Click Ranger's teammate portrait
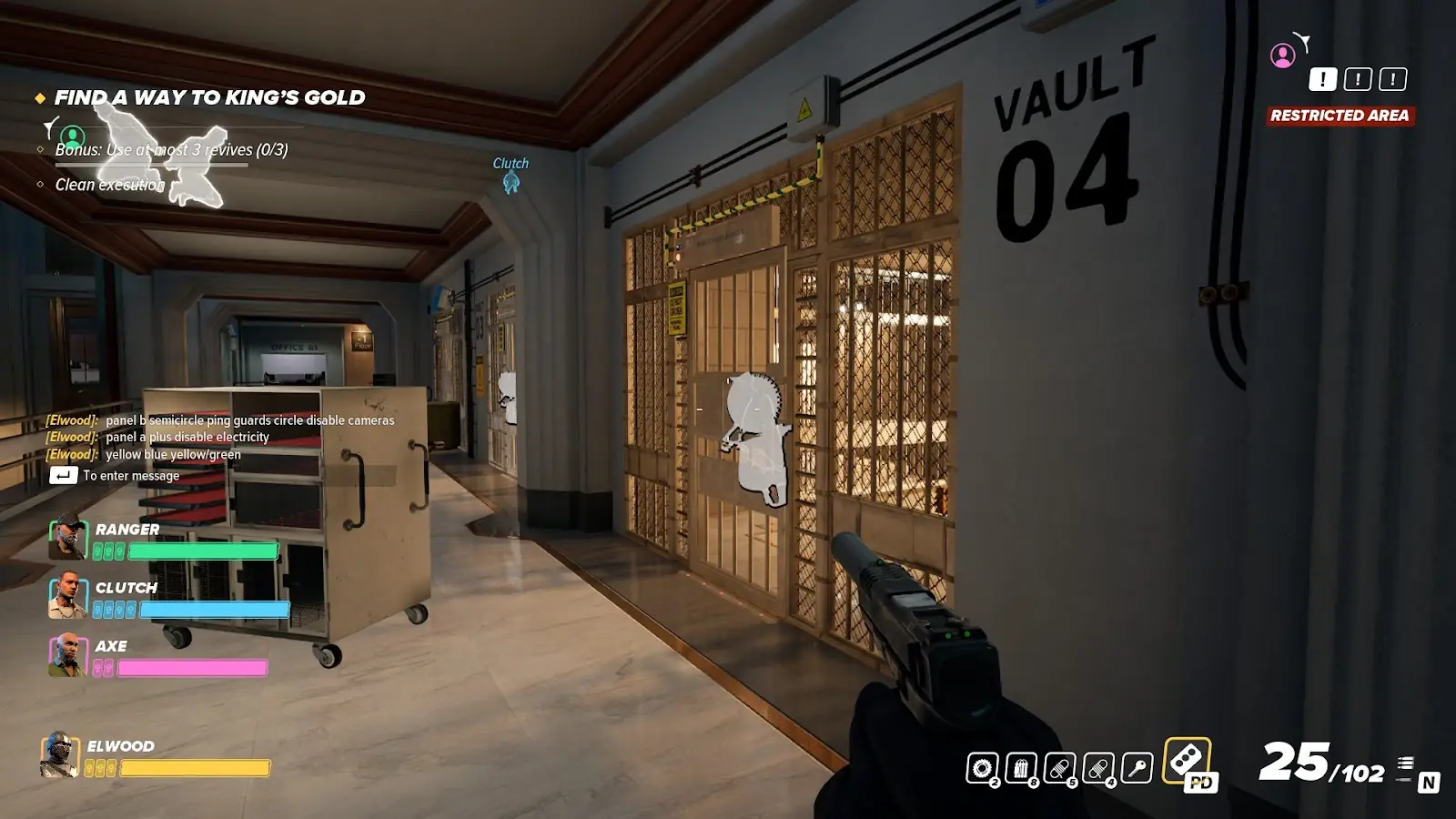This screenshot has height=819, width=1456. click(67, 537)
